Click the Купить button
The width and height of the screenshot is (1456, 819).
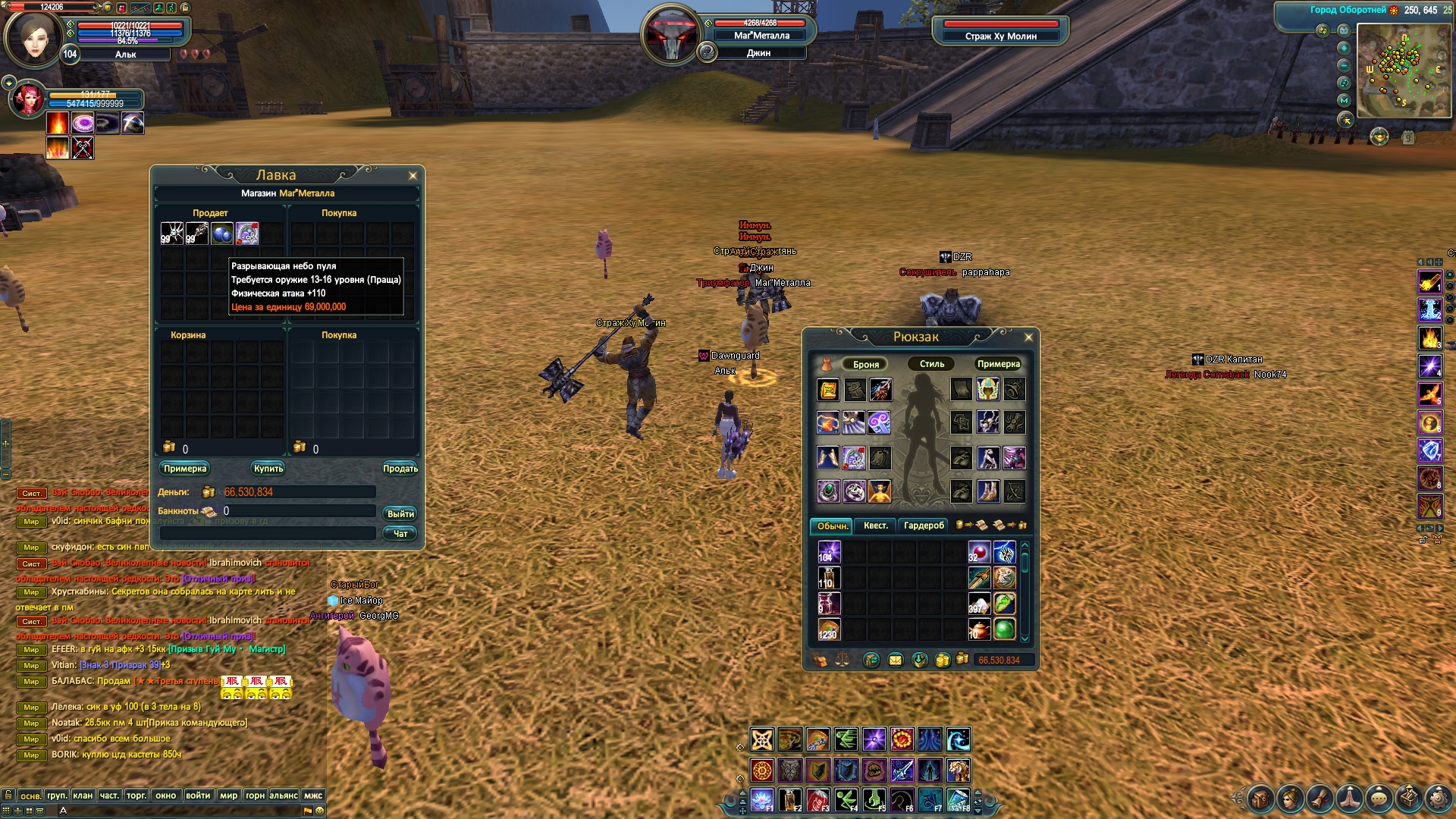click(x=268, y=469)
